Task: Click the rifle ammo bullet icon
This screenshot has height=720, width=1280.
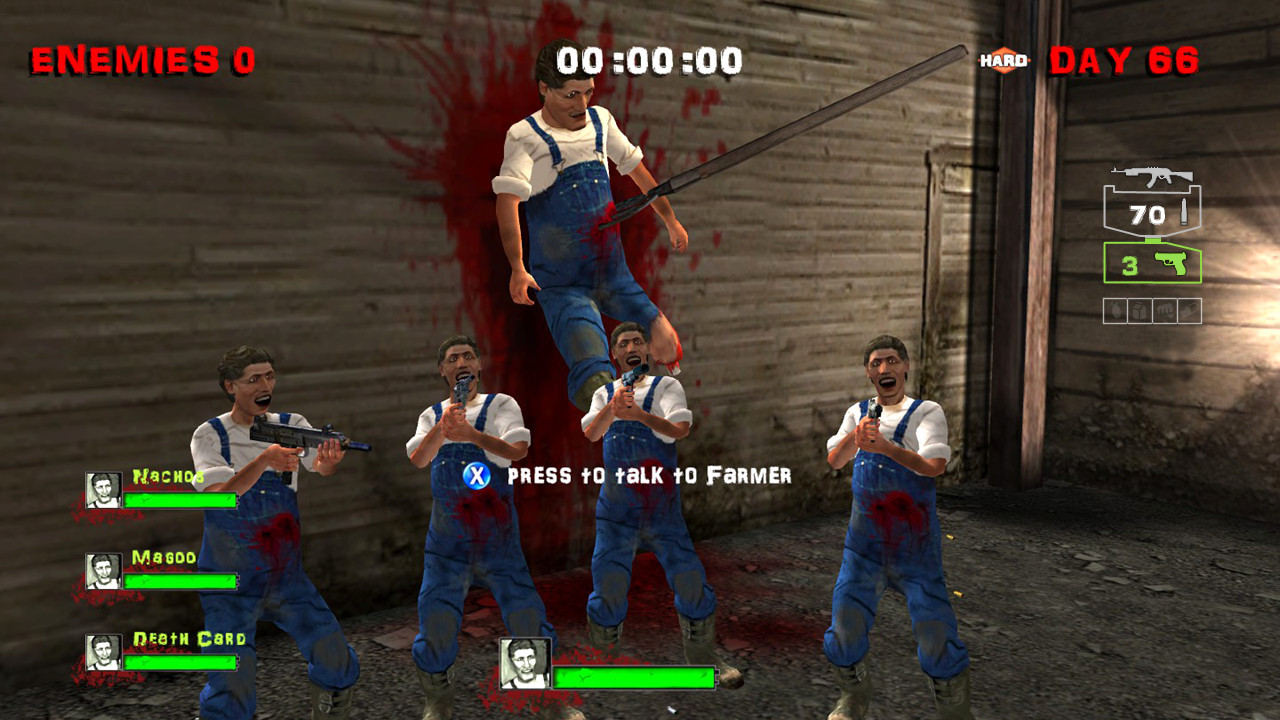Action: (x=1184, y=211)
